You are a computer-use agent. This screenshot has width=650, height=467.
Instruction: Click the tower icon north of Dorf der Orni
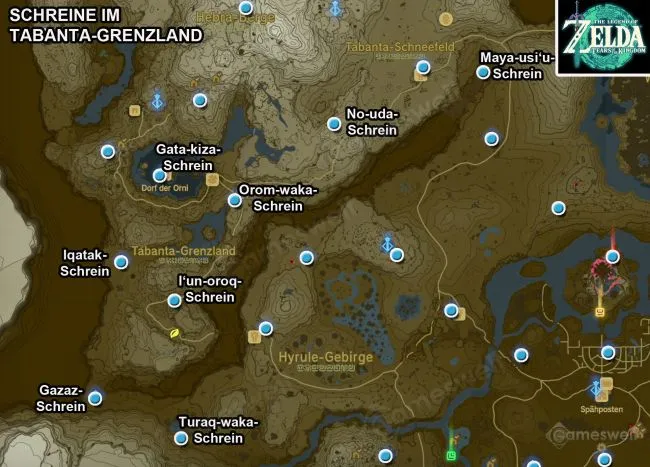tap(157, 101)
